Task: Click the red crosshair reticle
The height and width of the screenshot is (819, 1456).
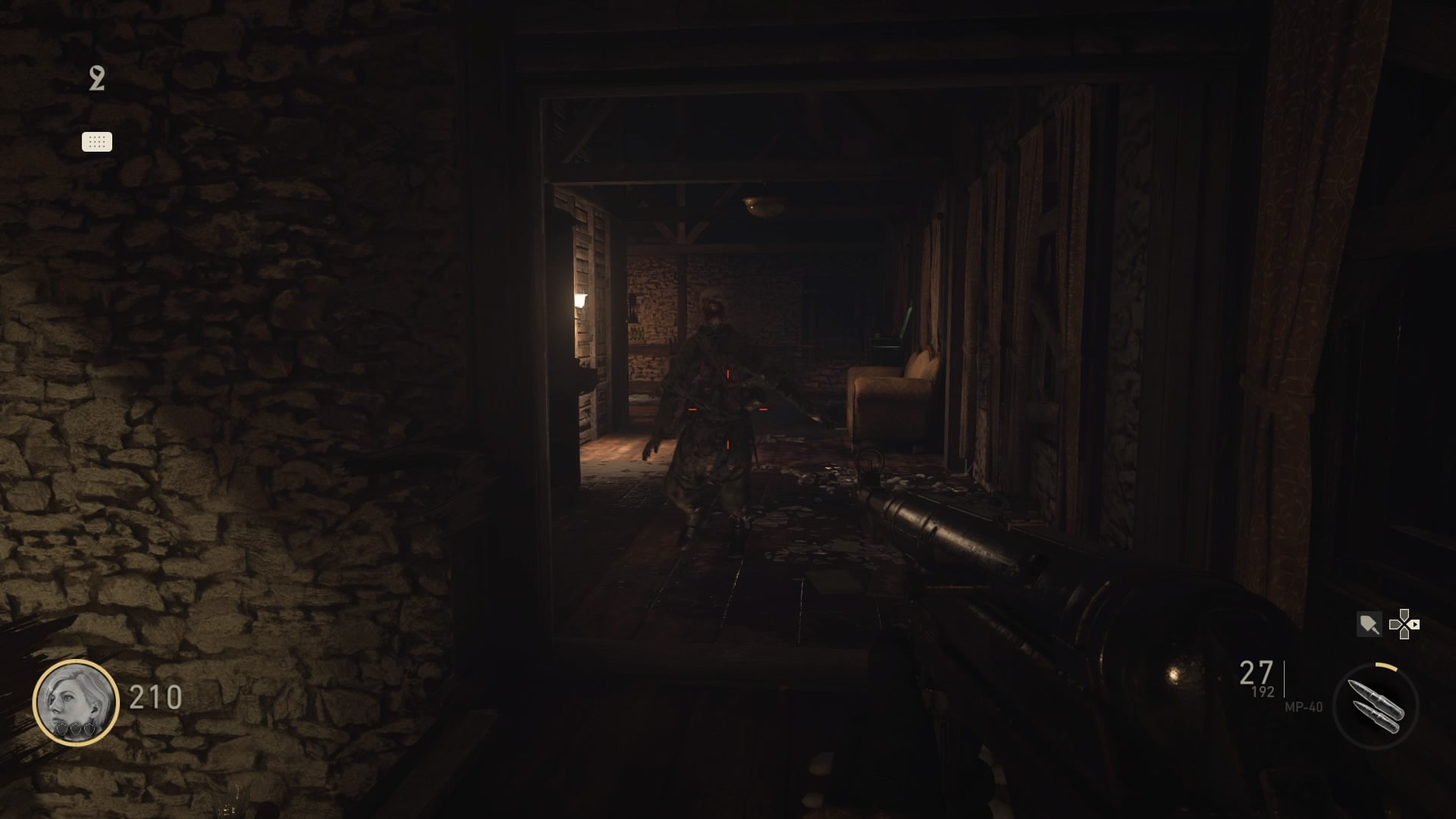Action: point(728,409)
